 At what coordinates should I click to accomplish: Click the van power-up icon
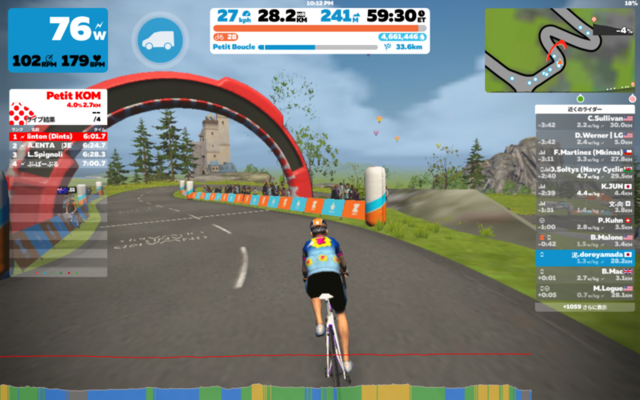pyautogui.click(x=160, y=41)
